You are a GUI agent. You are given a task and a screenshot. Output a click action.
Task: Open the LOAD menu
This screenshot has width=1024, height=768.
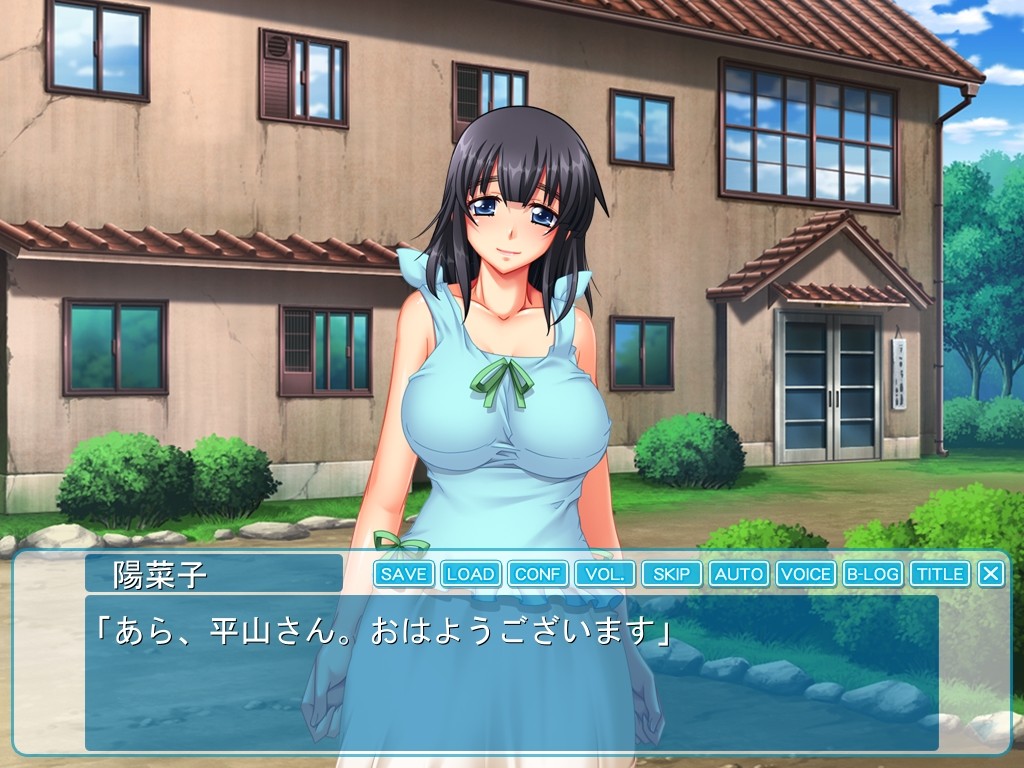(470, 574)
